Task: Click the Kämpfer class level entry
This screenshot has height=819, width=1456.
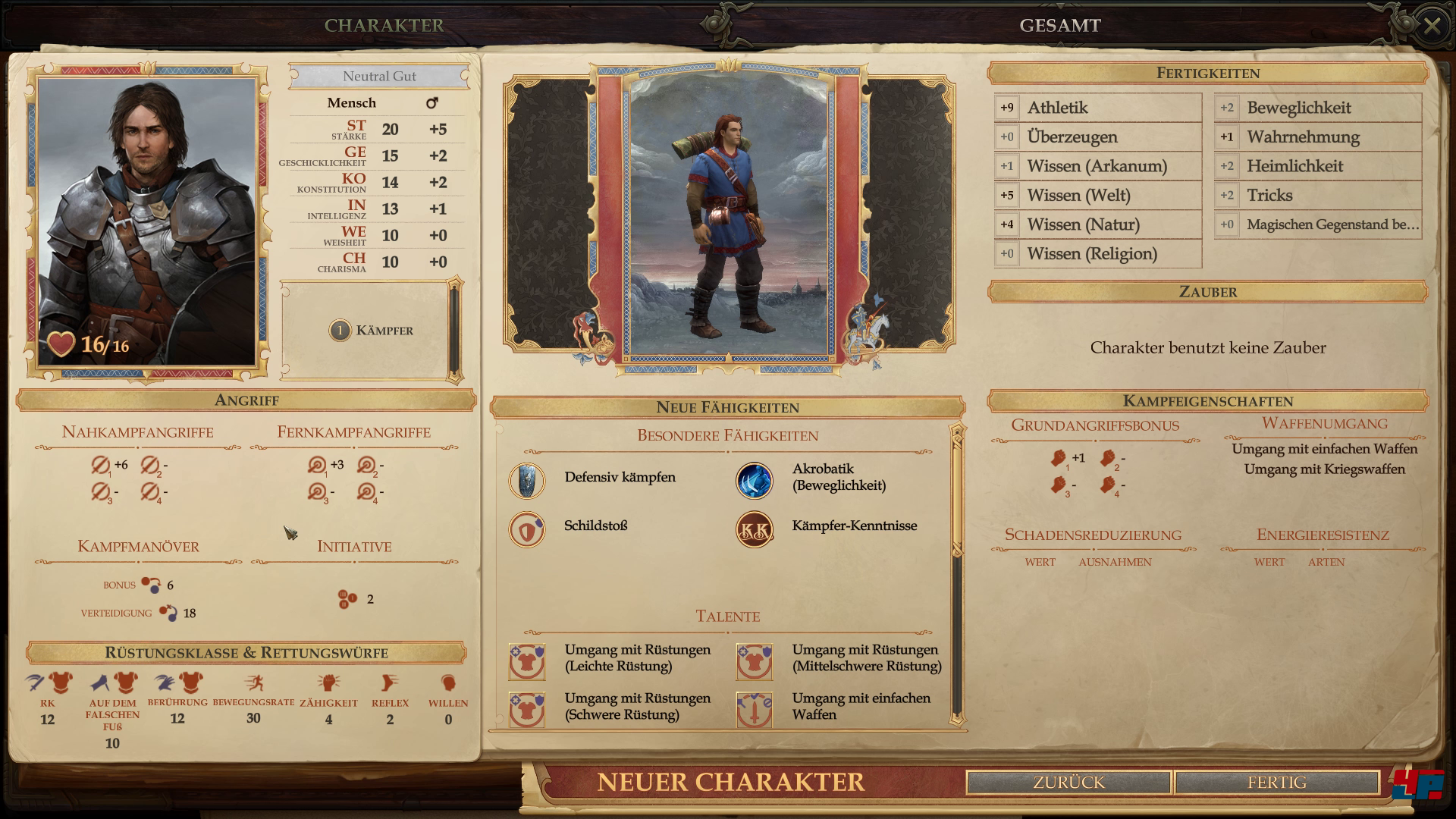Action: pos(371,331)
